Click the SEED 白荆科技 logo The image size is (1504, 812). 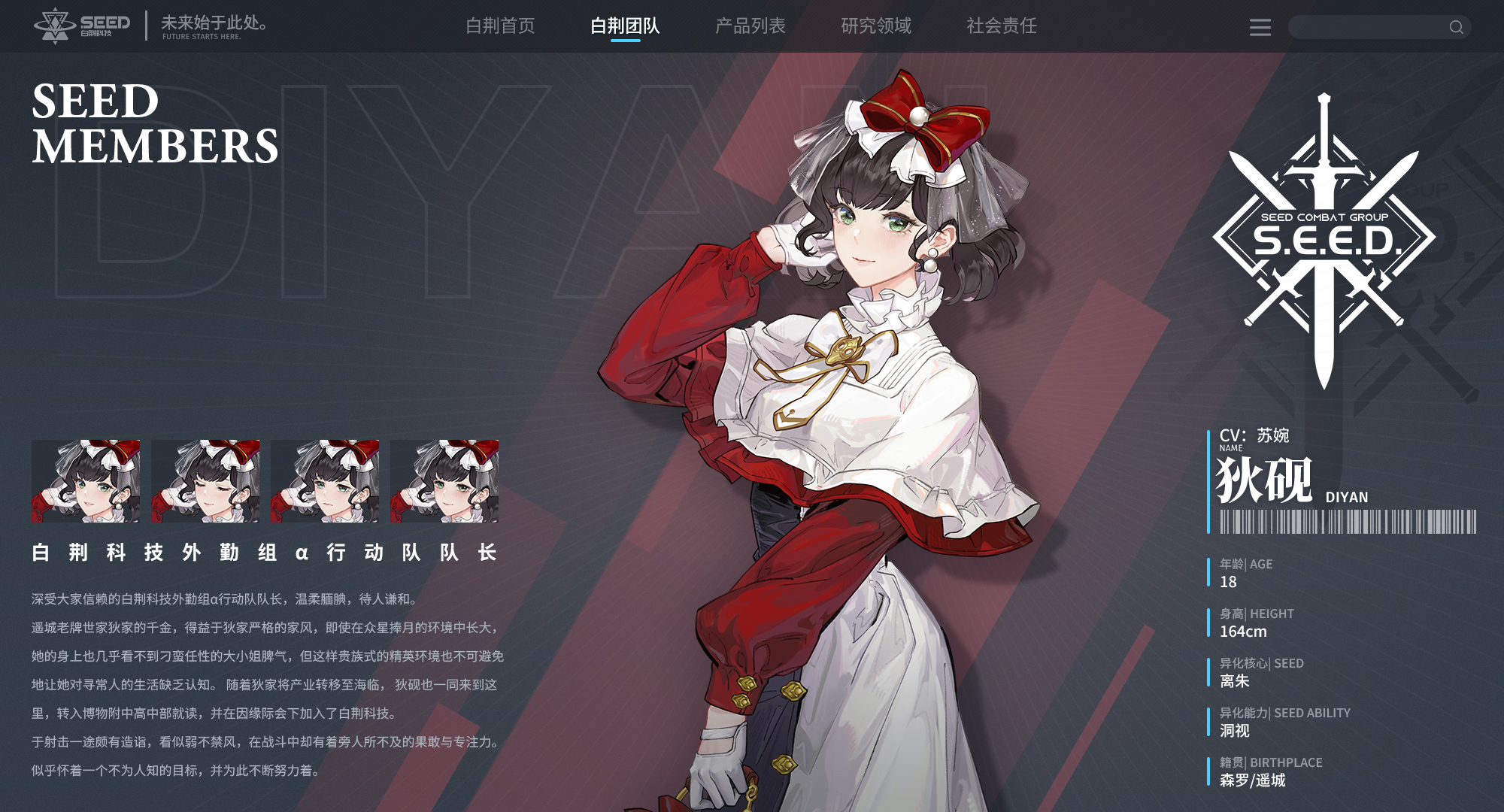83,26
